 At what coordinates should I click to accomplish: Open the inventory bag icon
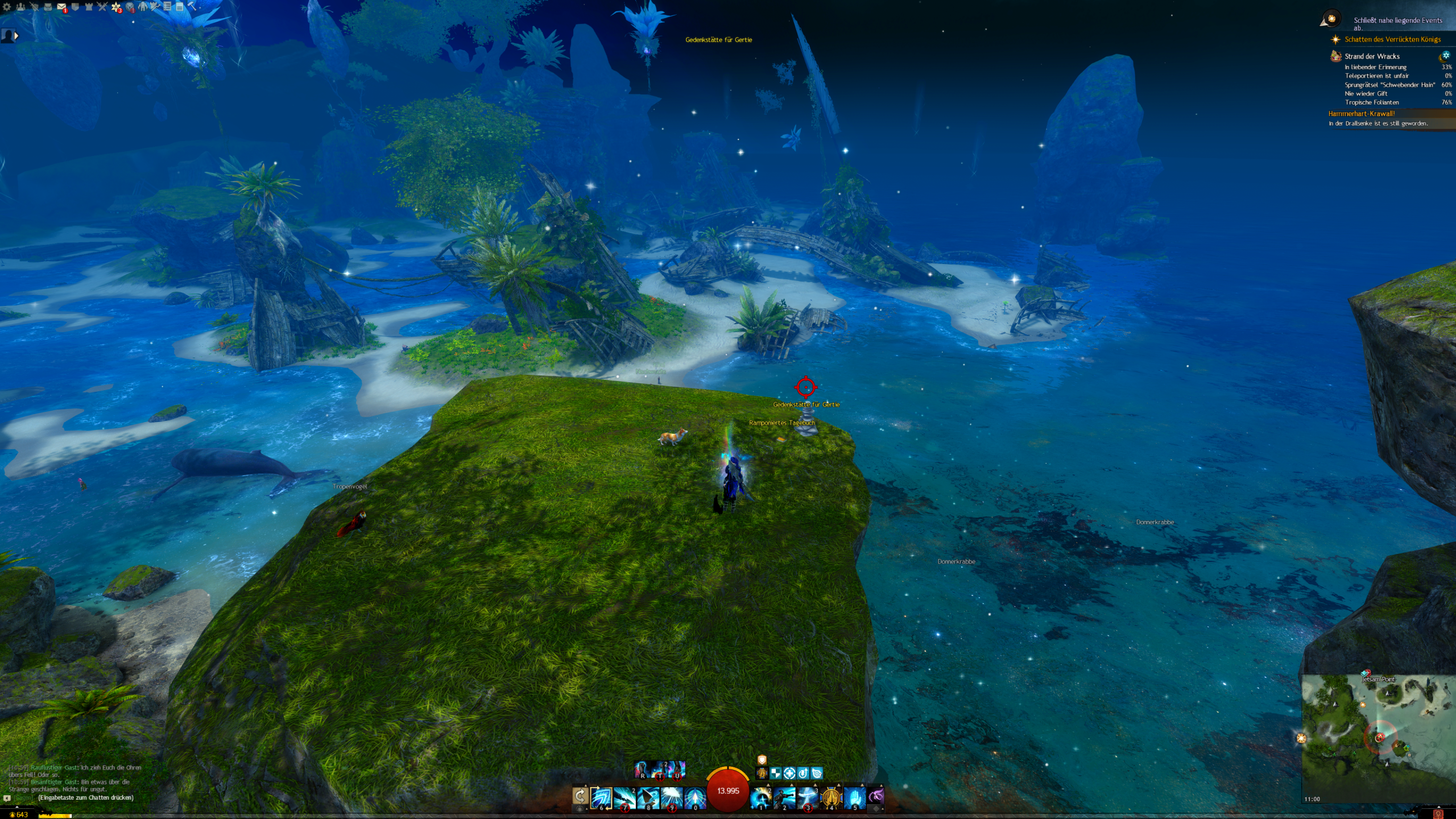(x=48, y=7)
